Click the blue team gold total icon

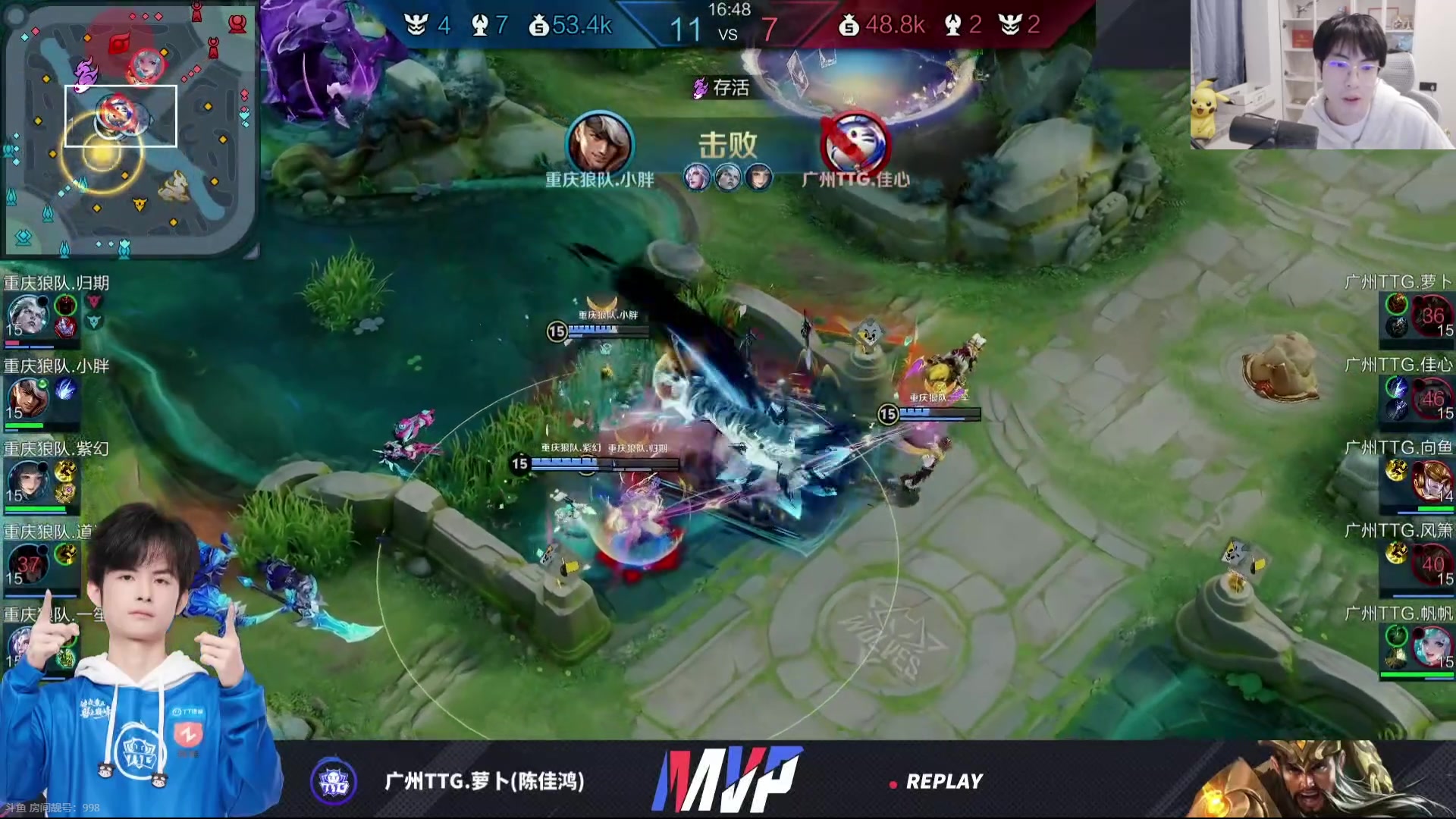click(538, 27)
